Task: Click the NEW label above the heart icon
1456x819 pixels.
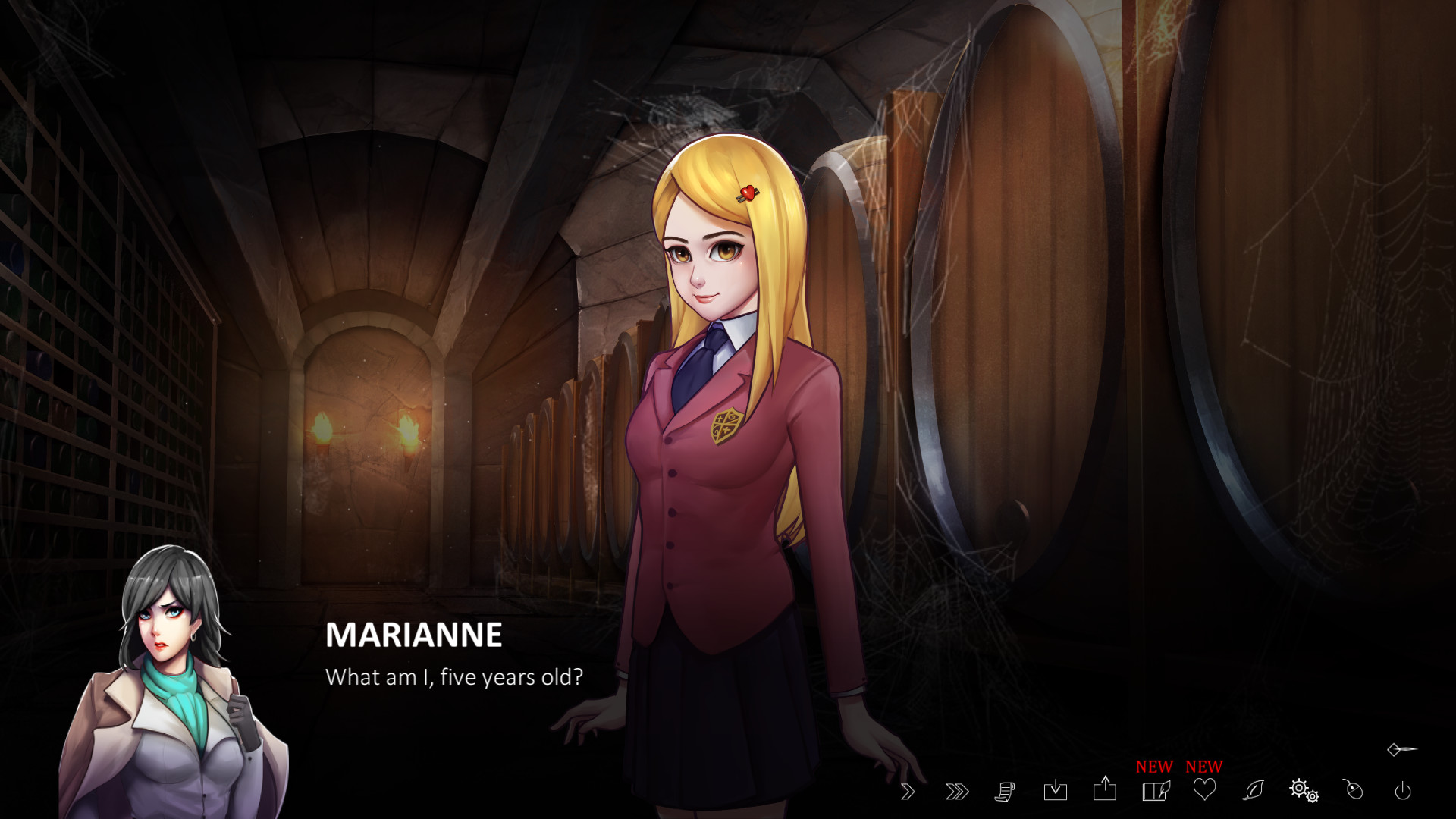Action: coord(1204,767)
